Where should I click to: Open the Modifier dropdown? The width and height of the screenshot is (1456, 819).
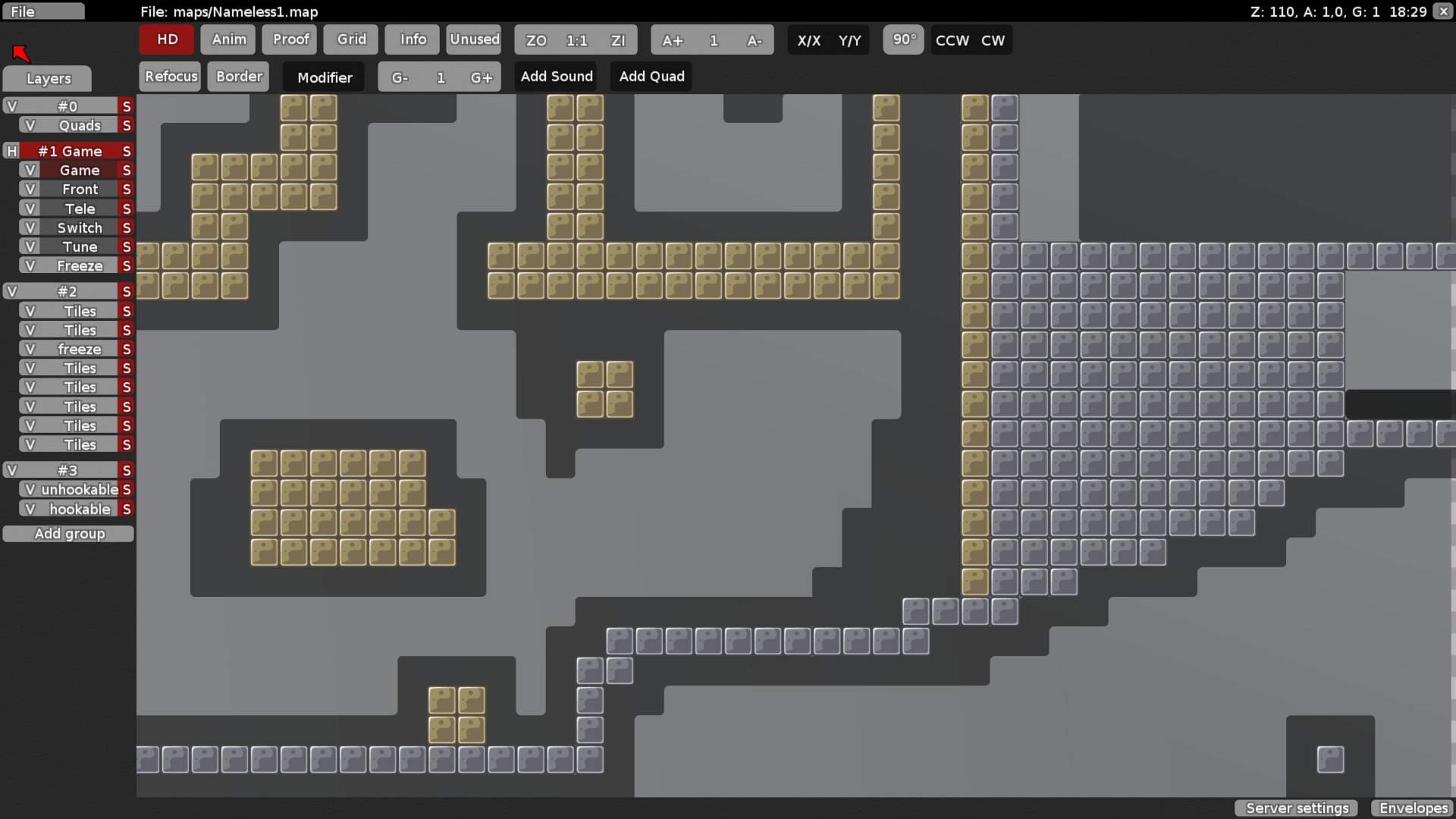[x=323, y=77]
